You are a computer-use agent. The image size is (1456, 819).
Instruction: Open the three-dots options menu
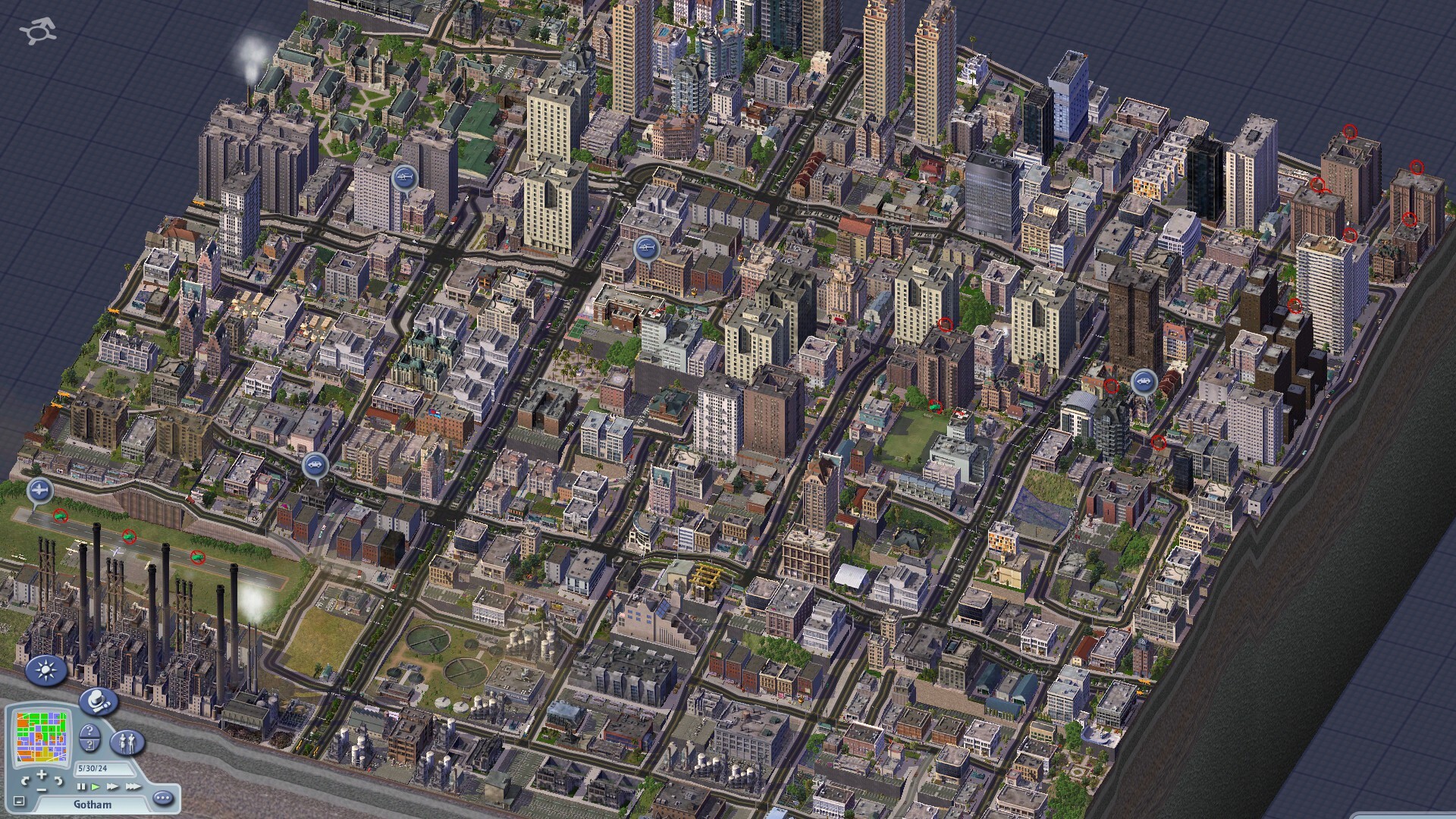click(163, 798)
